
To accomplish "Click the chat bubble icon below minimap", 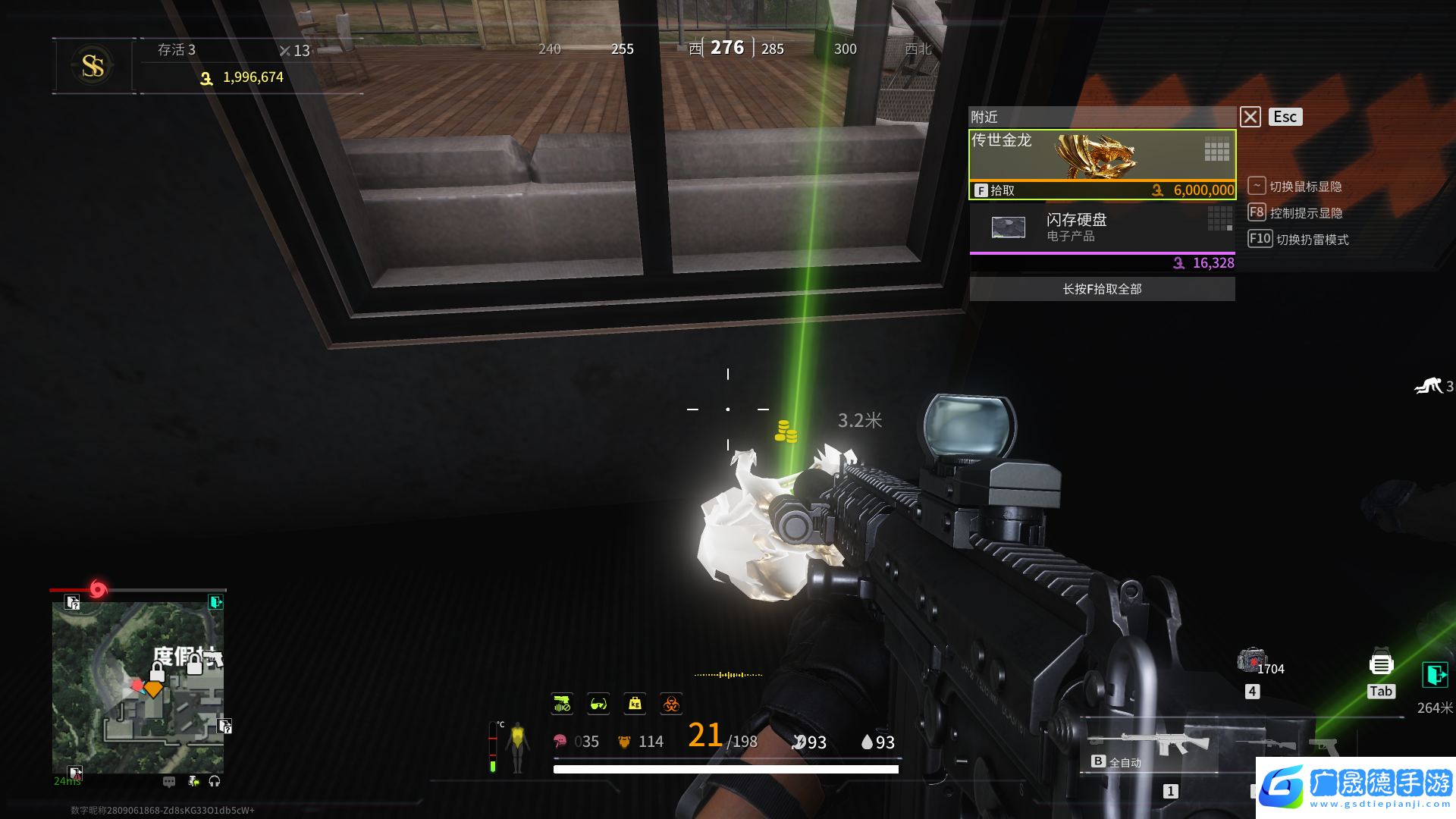I will point(169,781).
